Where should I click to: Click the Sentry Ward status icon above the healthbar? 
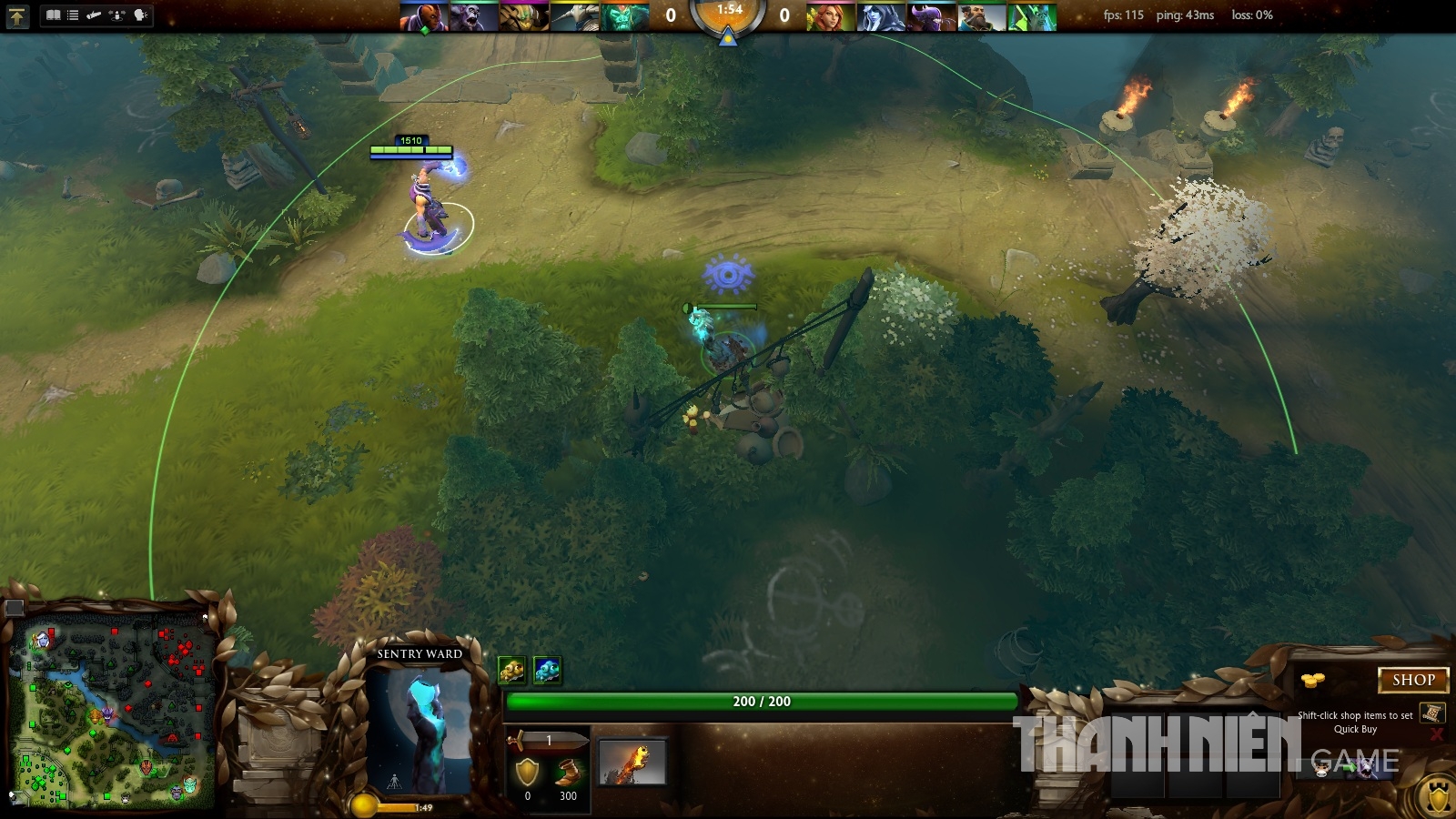click(546, 670)
